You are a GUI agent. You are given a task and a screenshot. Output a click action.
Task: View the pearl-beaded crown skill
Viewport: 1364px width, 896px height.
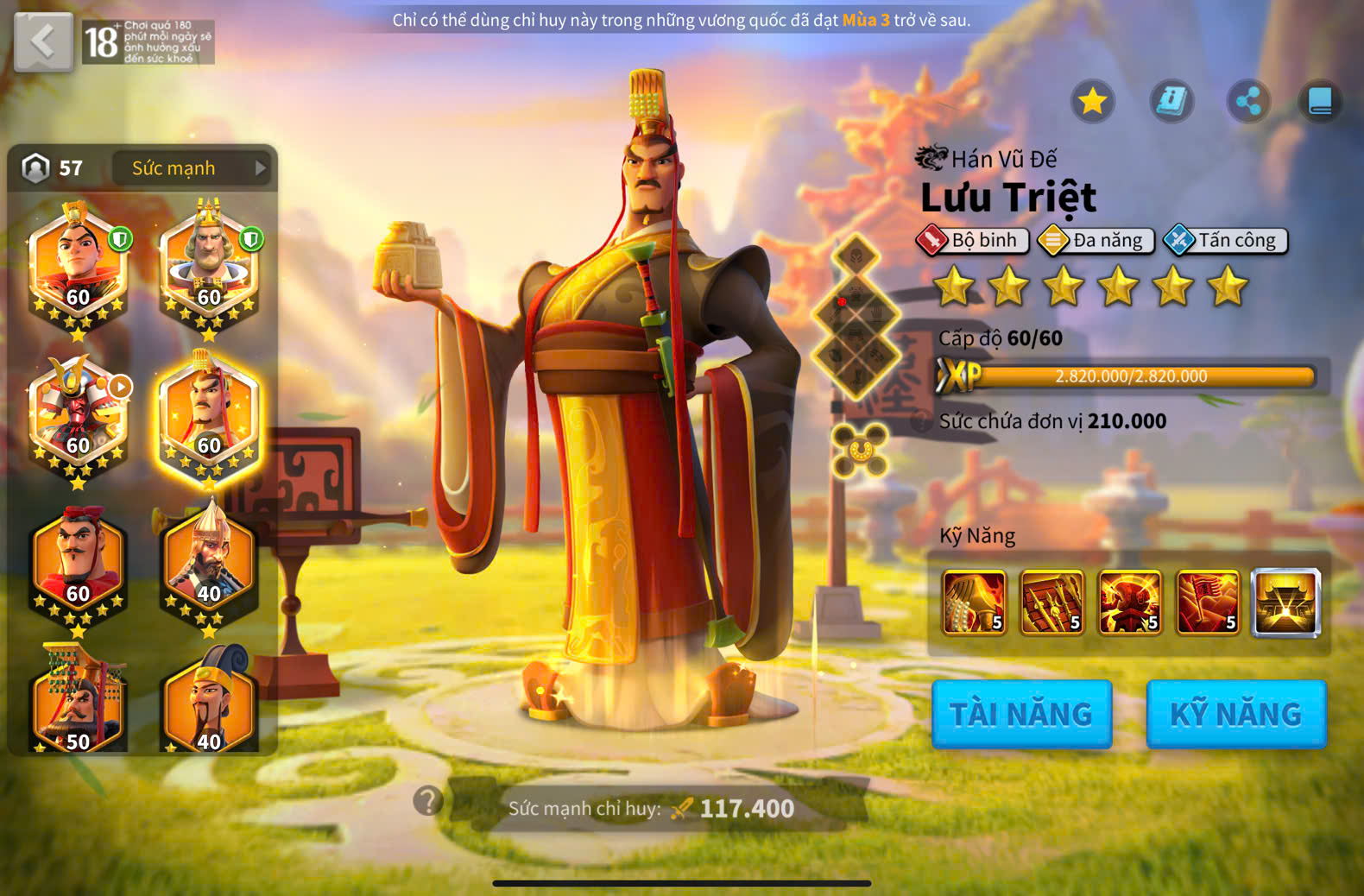[974, 602]
